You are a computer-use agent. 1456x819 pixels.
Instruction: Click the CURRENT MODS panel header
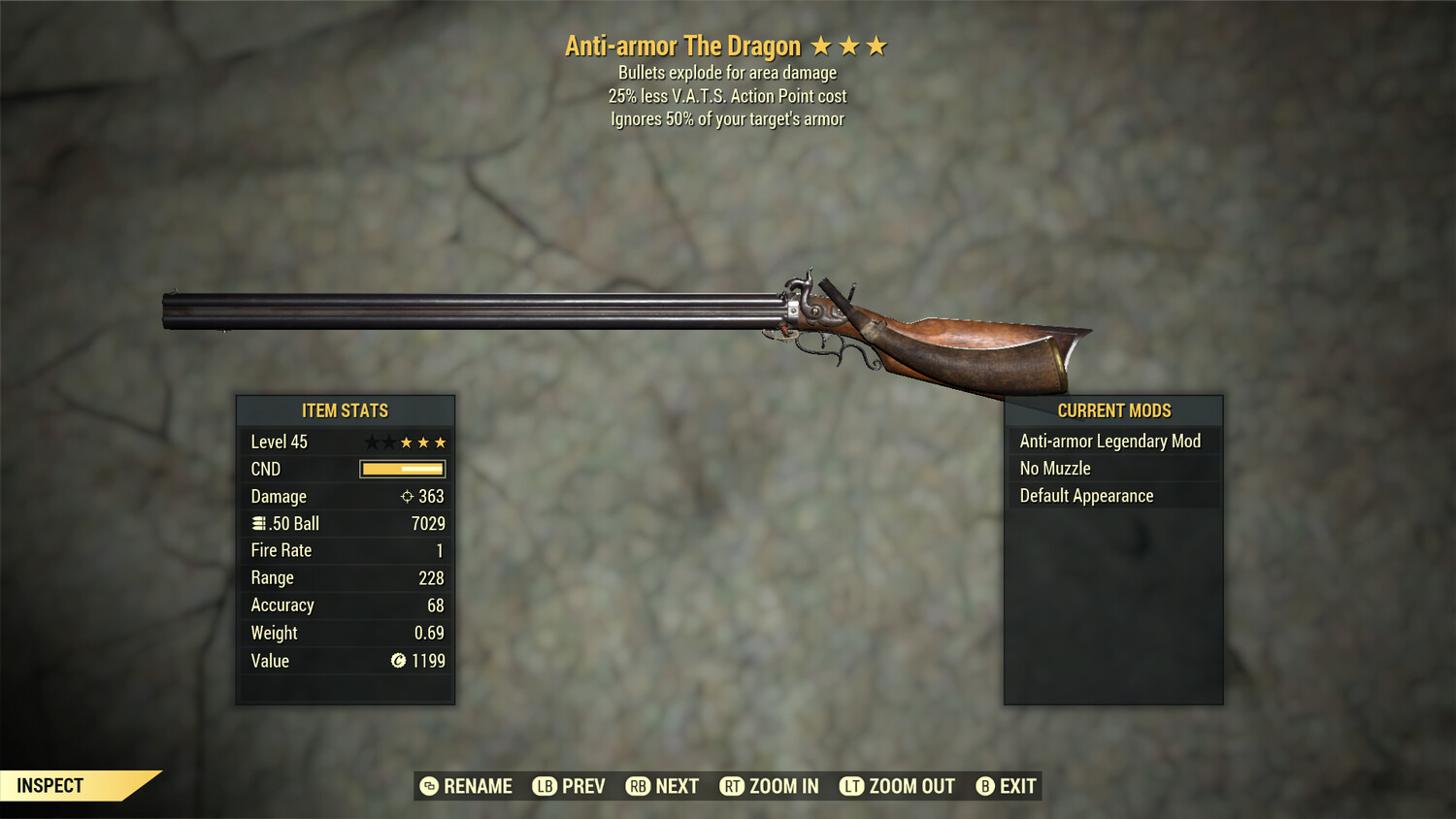[1112, 410]
